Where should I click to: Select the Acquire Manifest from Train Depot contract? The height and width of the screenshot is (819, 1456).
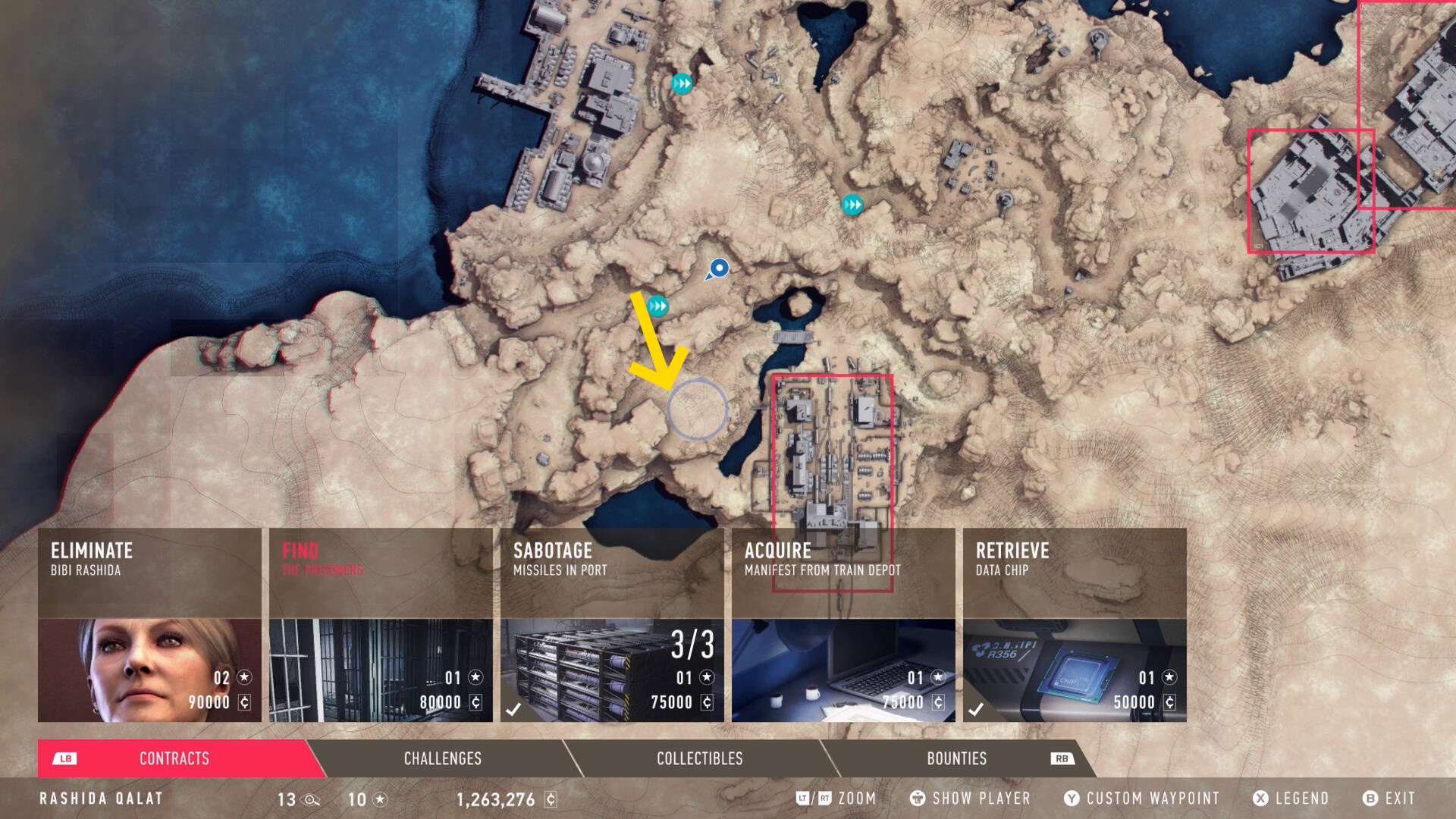[x=843, y=625]
